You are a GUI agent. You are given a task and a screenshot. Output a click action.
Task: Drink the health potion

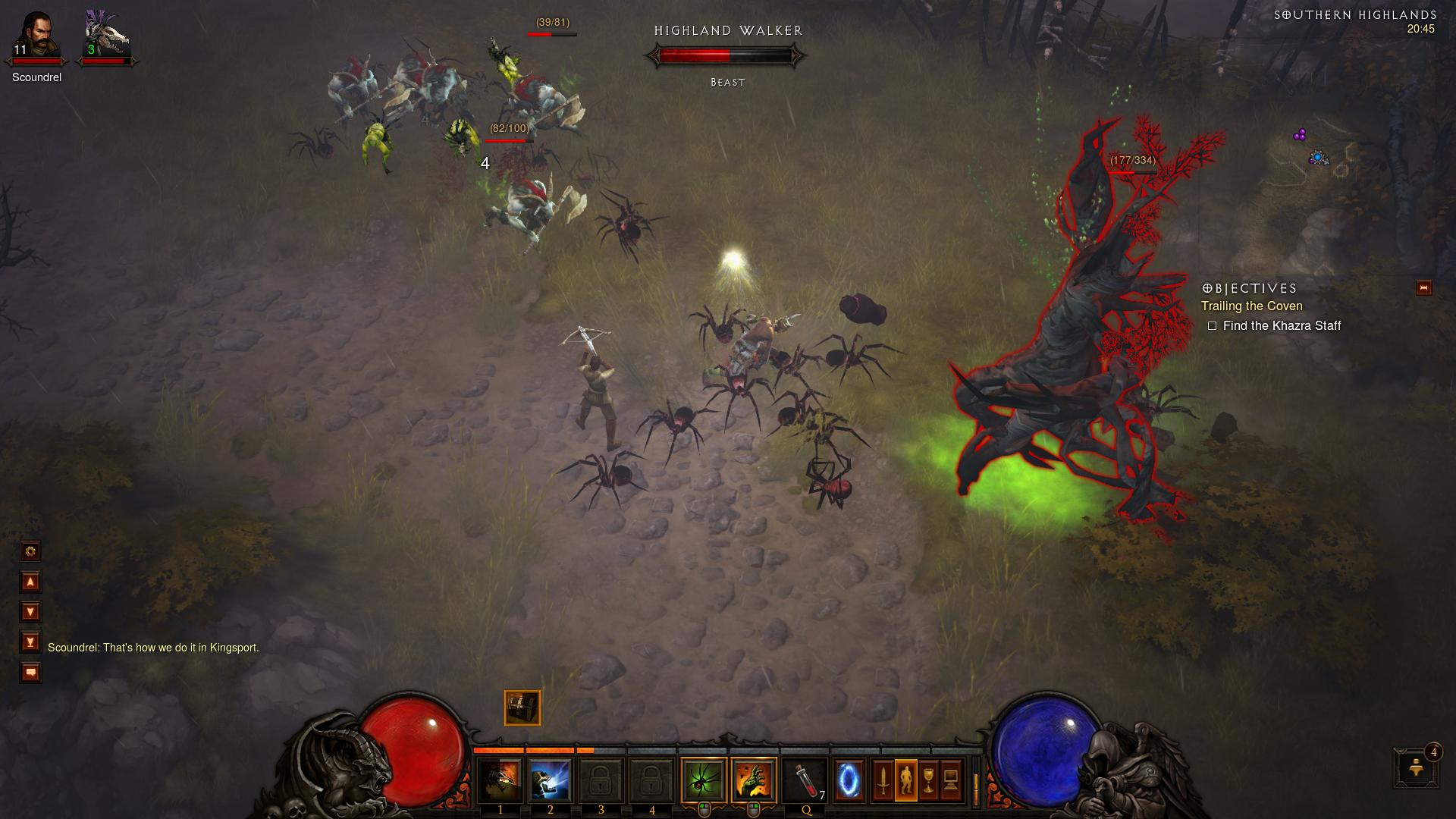(x=805, y=780)
